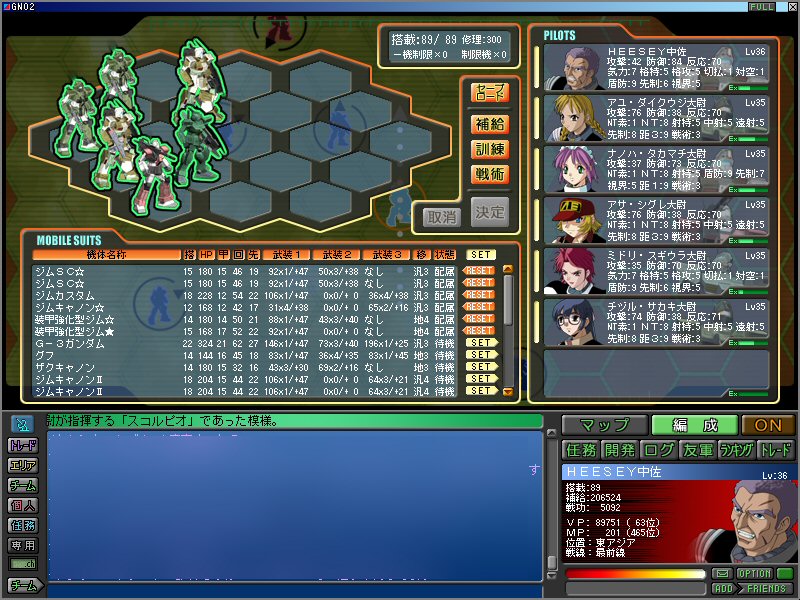This screenshot has width=800, height=600.
Task: Click SET beside グフ
Action: 482,355
